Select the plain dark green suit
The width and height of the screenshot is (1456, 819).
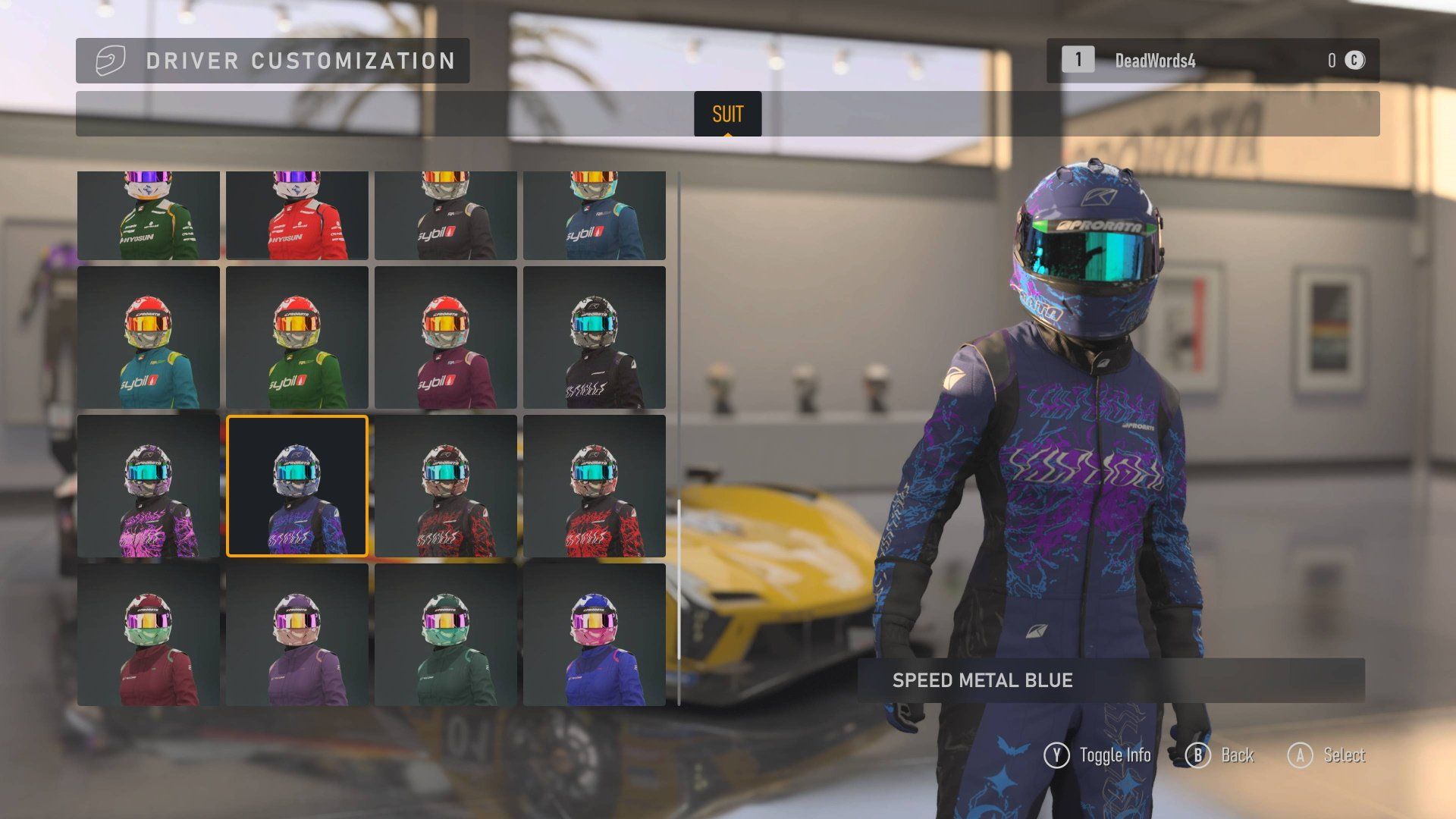tap(446, 635)
